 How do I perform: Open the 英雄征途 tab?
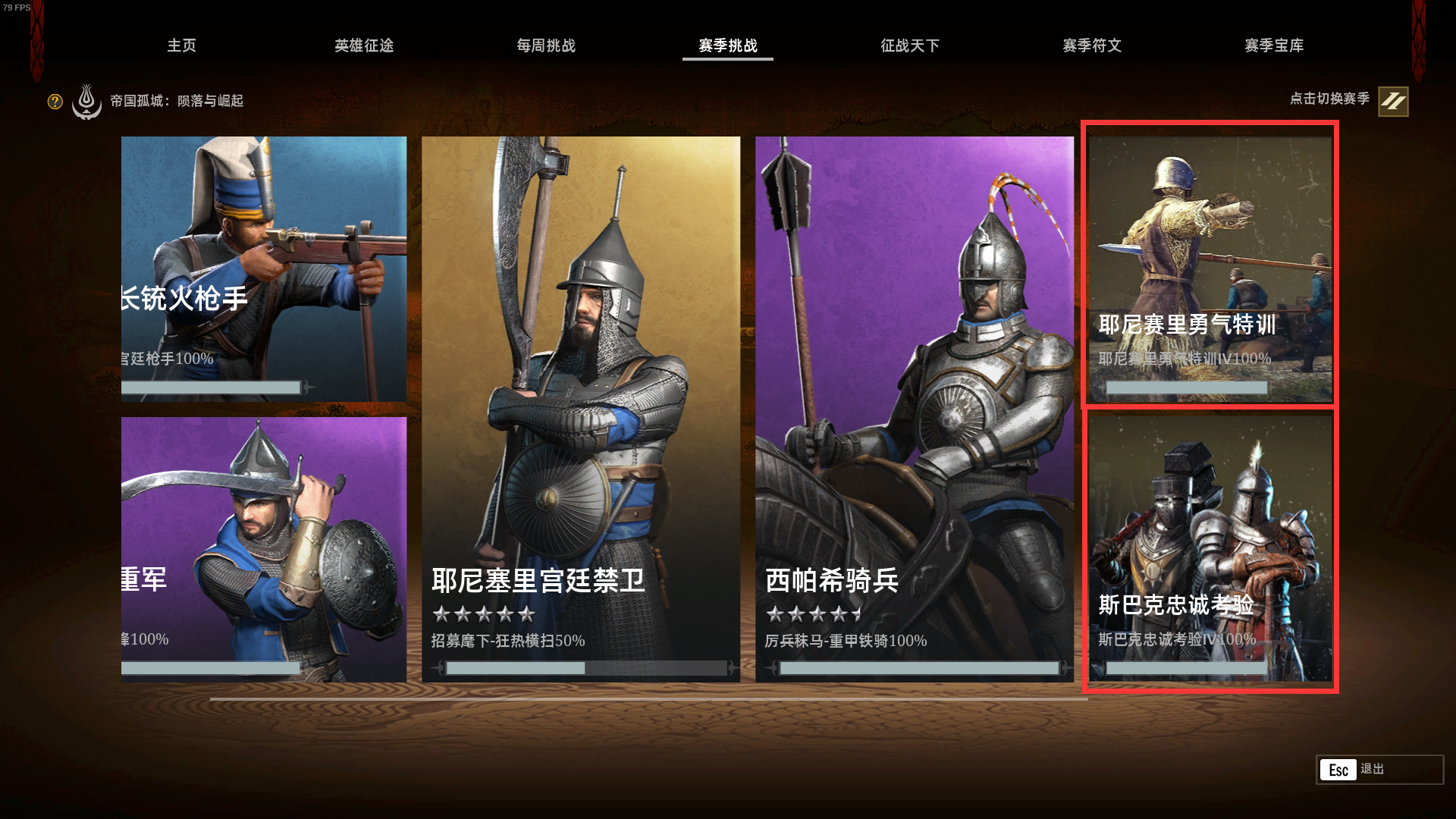point(363,45)
